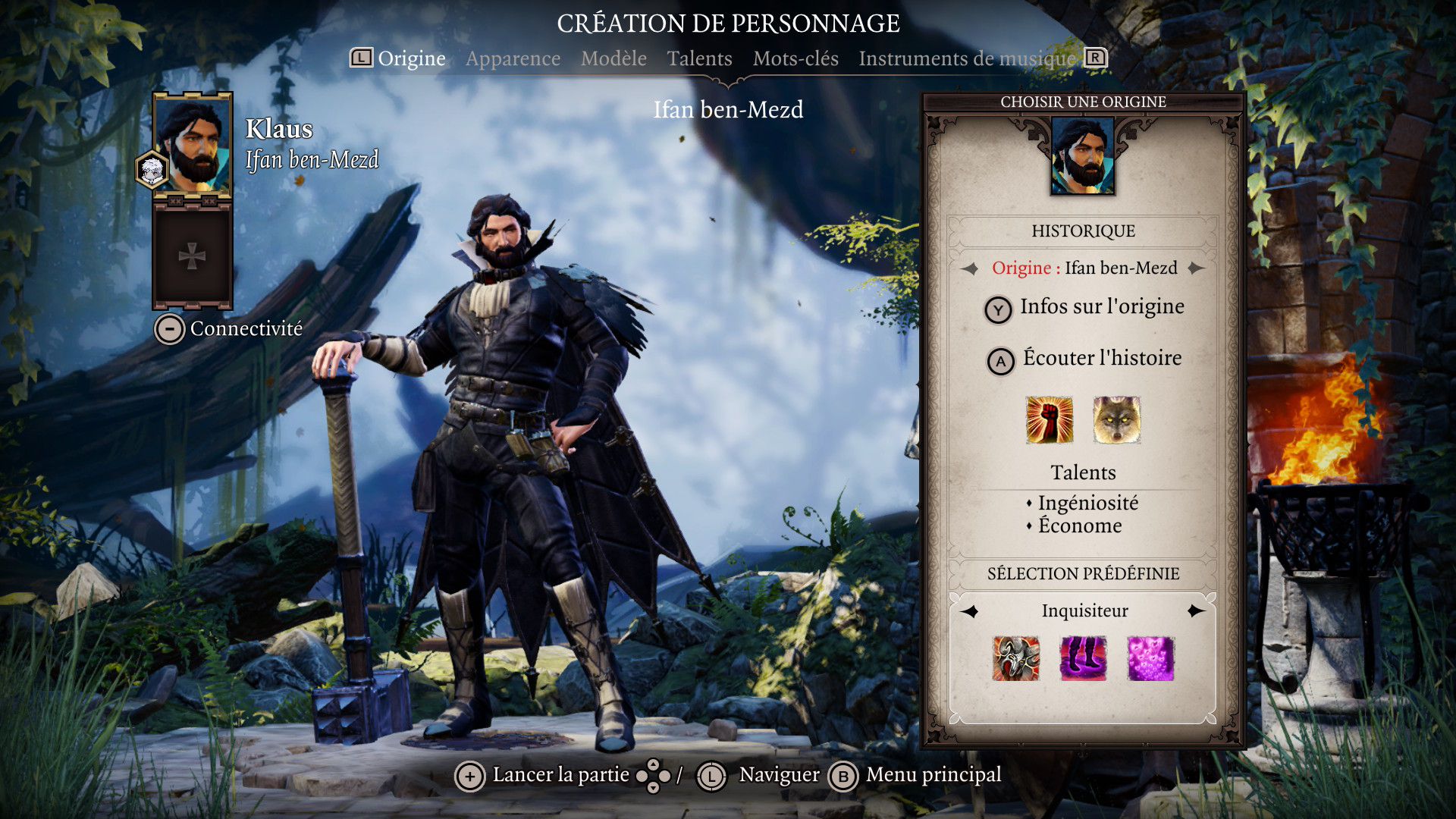Screen dimensions: 1456x819
Task: Open the Mots-clés tab
Action: 795,58
